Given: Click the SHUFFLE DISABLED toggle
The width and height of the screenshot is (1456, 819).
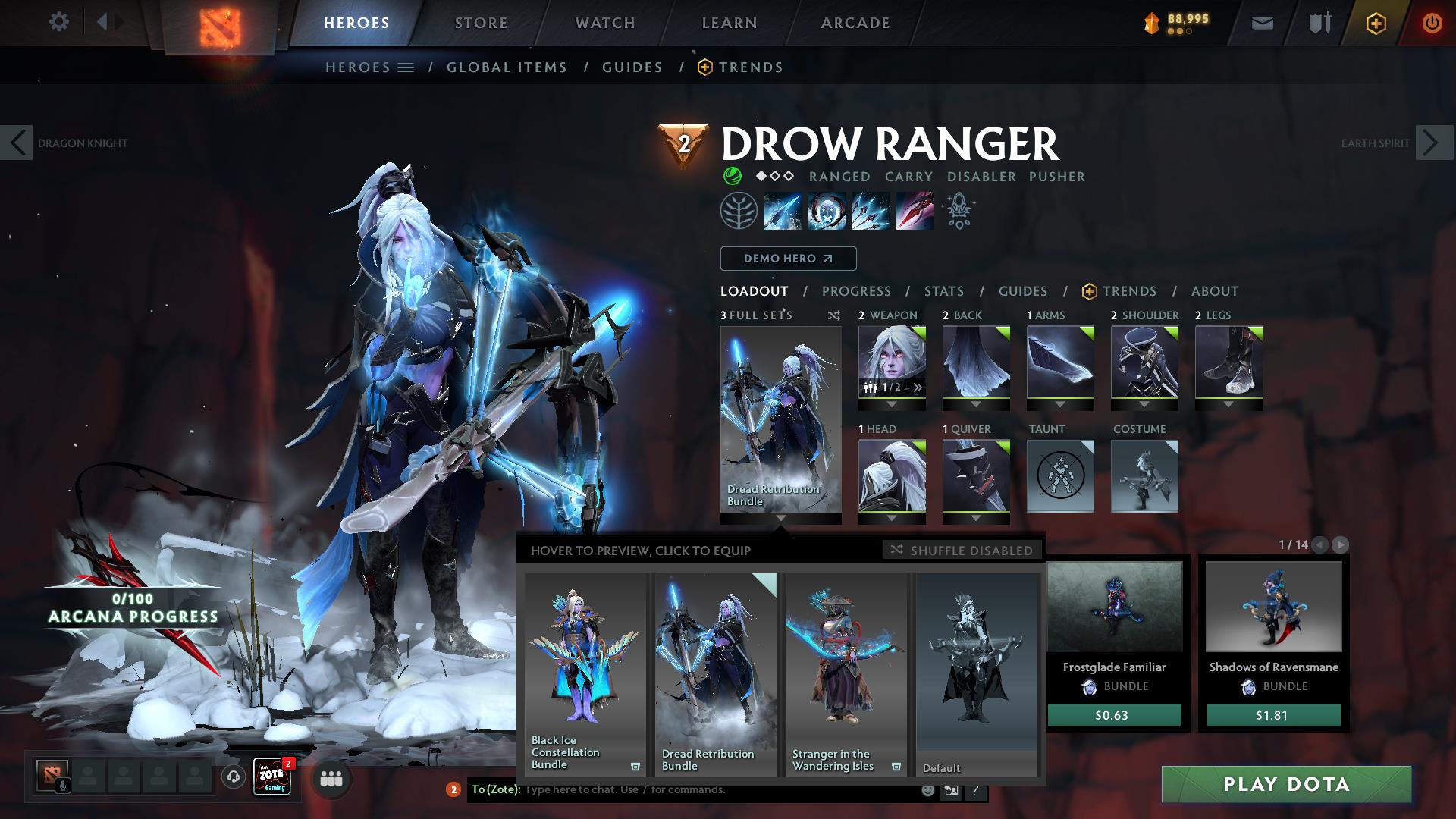Looking at the screenshot, I should tap(962, 550).
